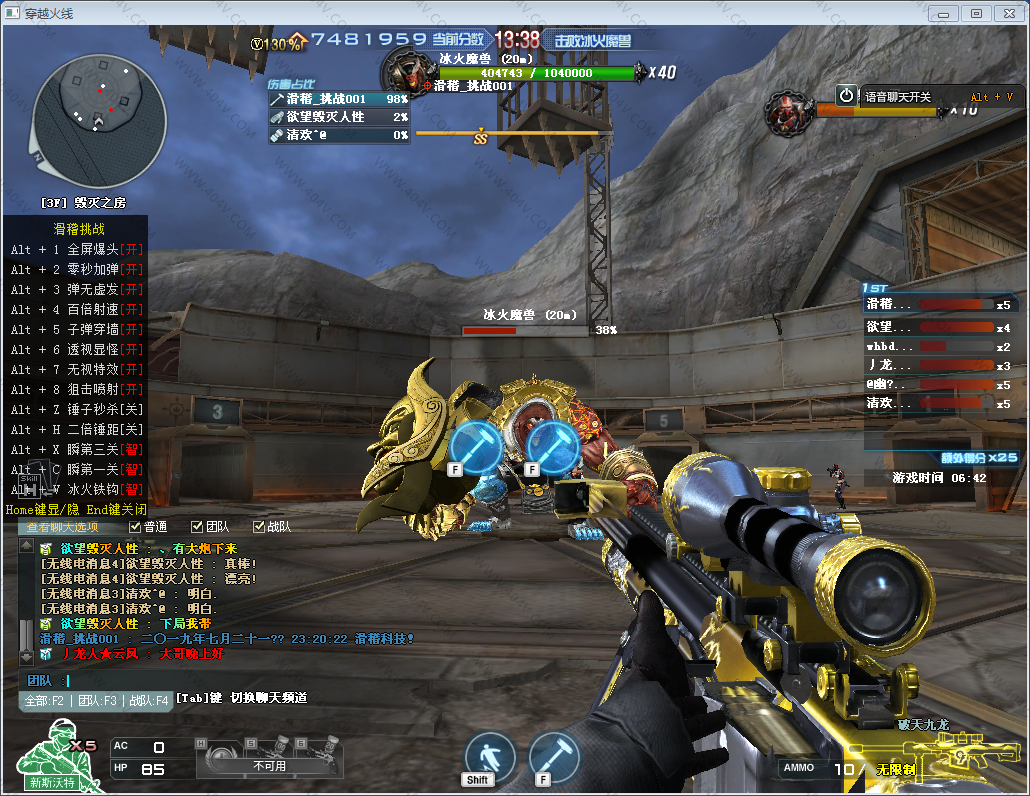
Task: Select the 欲望毁灭人性 damage share row
Action: point(339,117)
